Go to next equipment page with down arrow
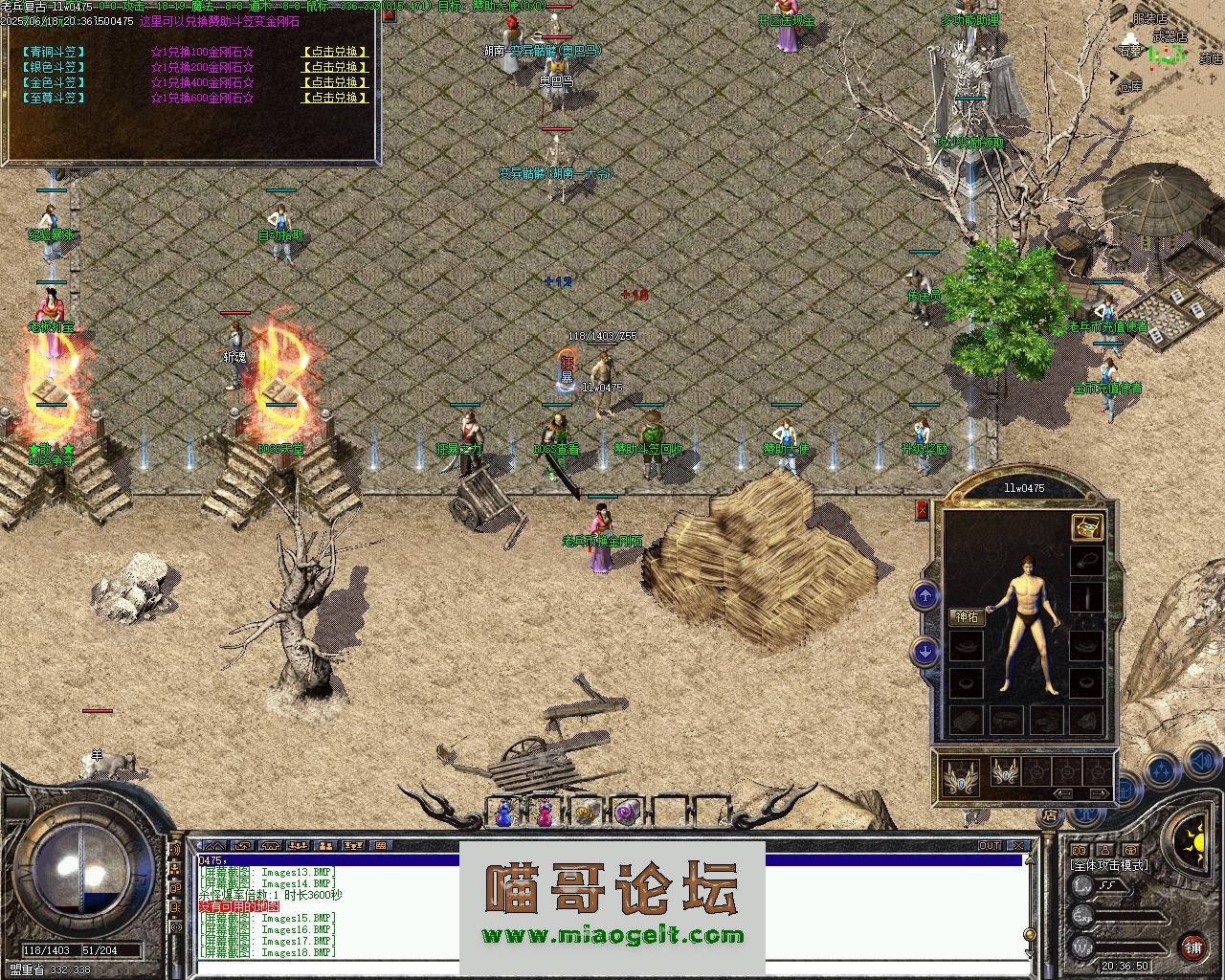Viewport: 1225px width, 980px height. 924,652
